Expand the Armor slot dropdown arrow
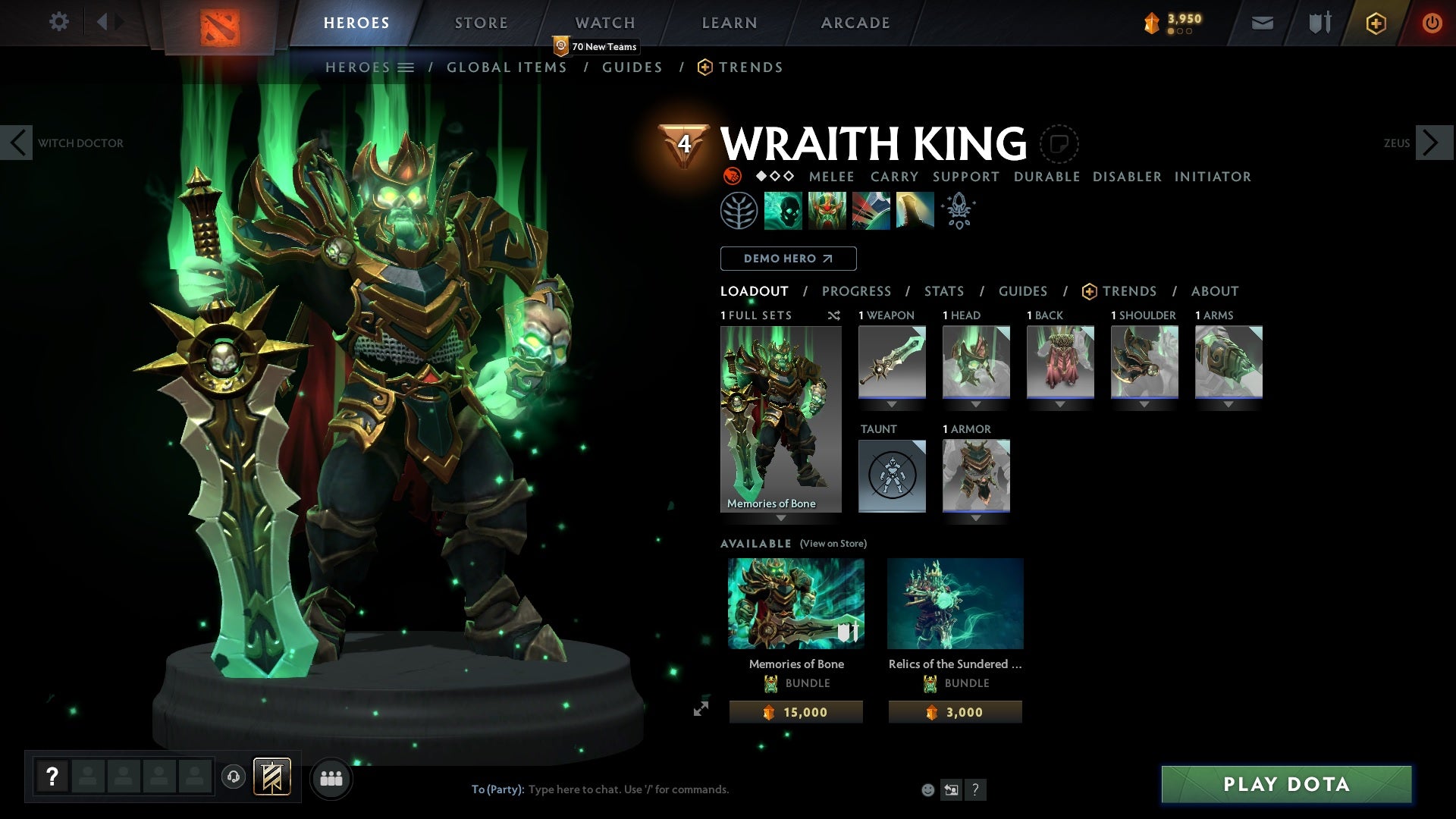 point(976,518)
